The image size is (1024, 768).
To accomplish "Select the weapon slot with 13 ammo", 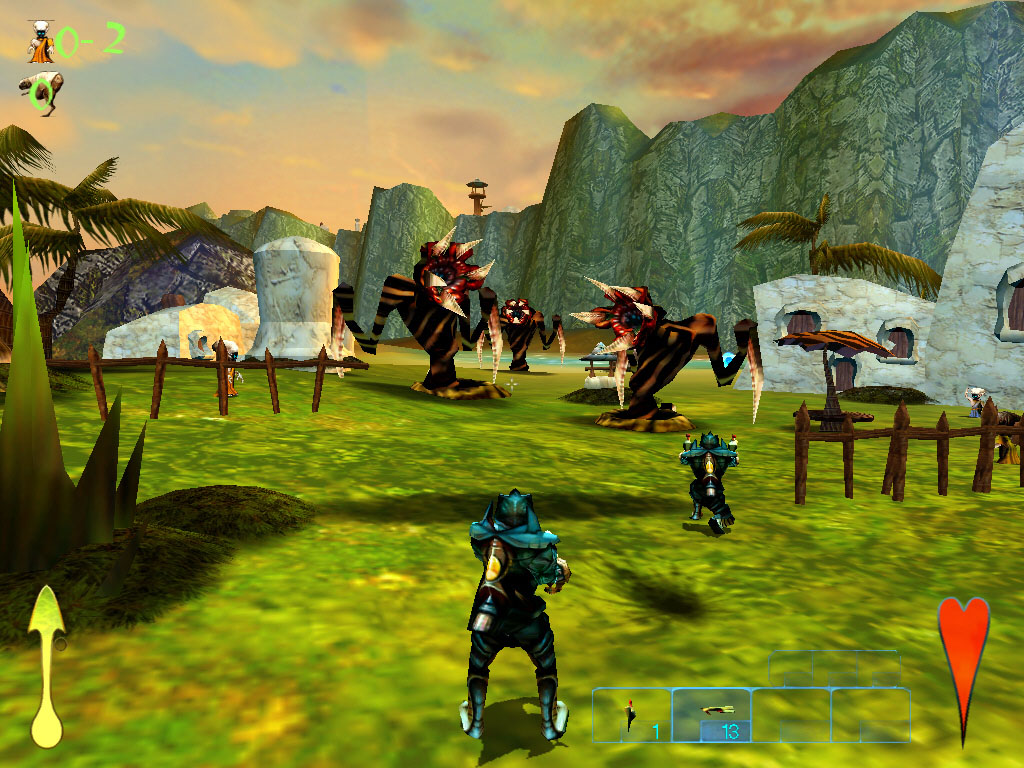I will [x=711, y=715].
